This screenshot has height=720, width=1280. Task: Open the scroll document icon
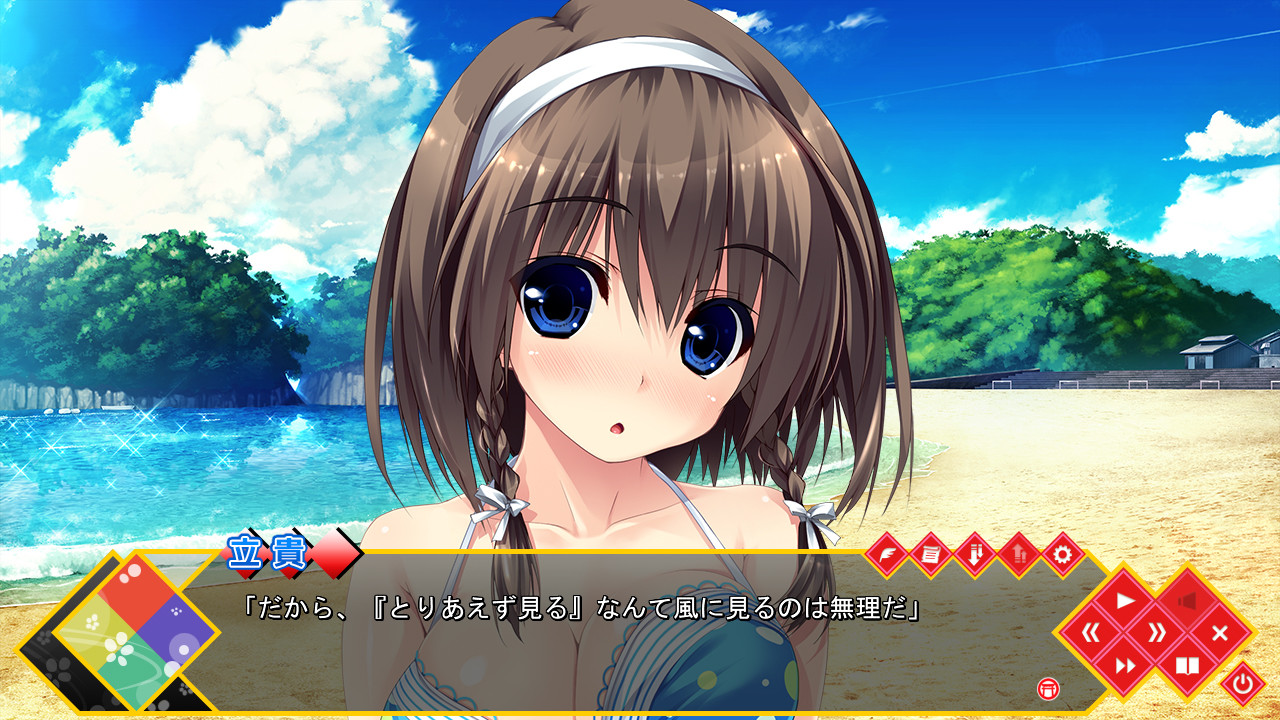pyautogui.click(x=930, y=553)
